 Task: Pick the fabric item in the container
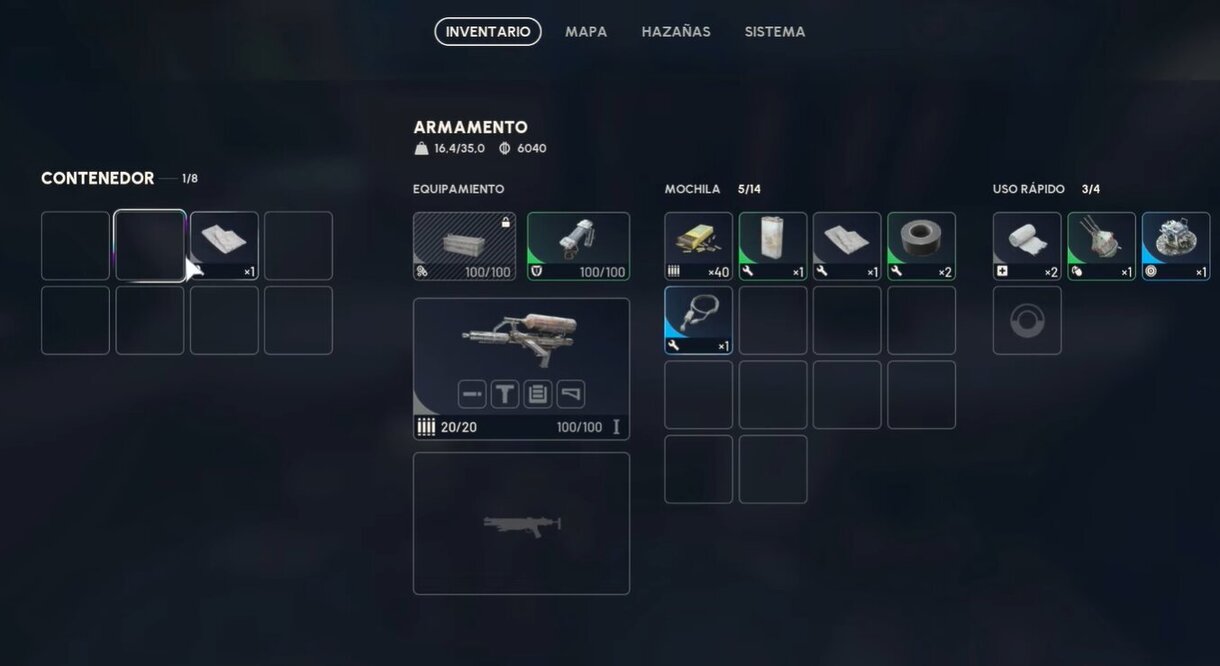point(224,245)
